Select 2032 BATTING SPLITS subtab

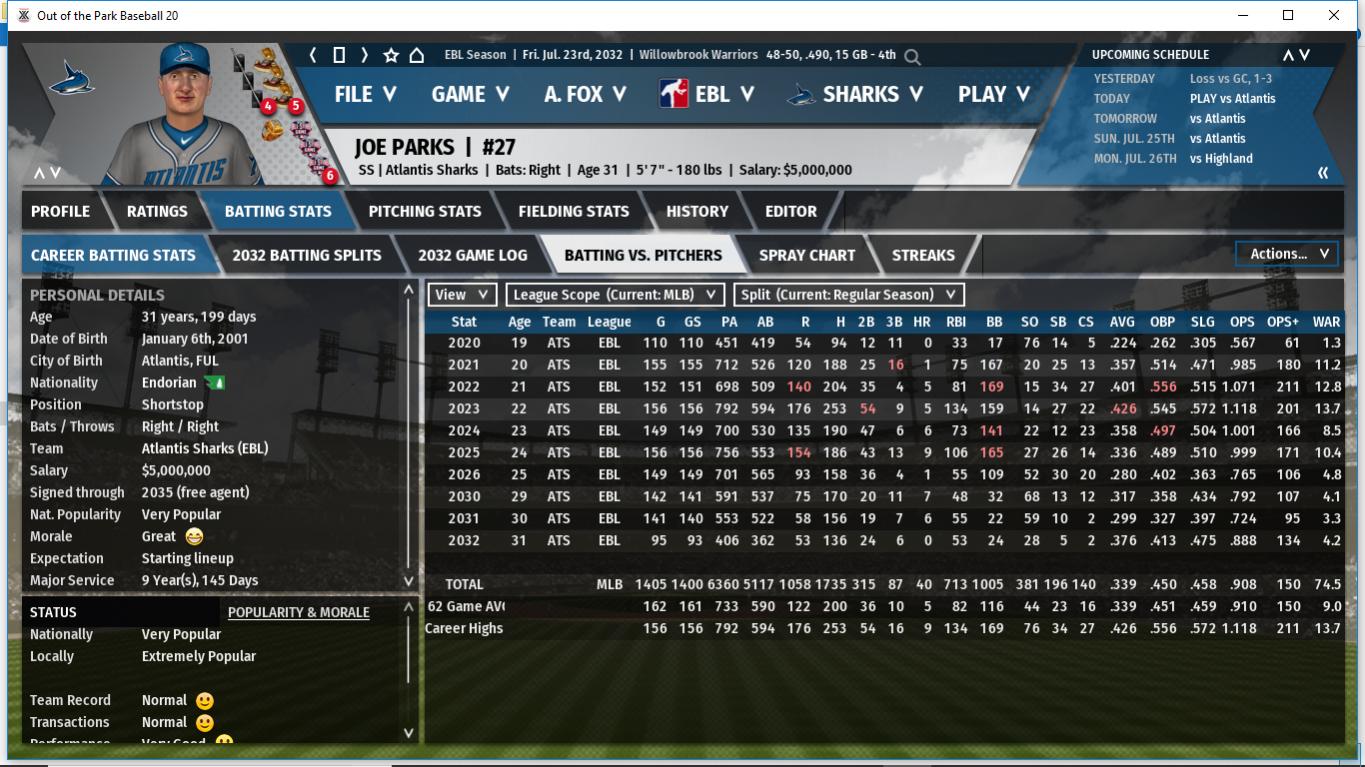pos(307,255)
